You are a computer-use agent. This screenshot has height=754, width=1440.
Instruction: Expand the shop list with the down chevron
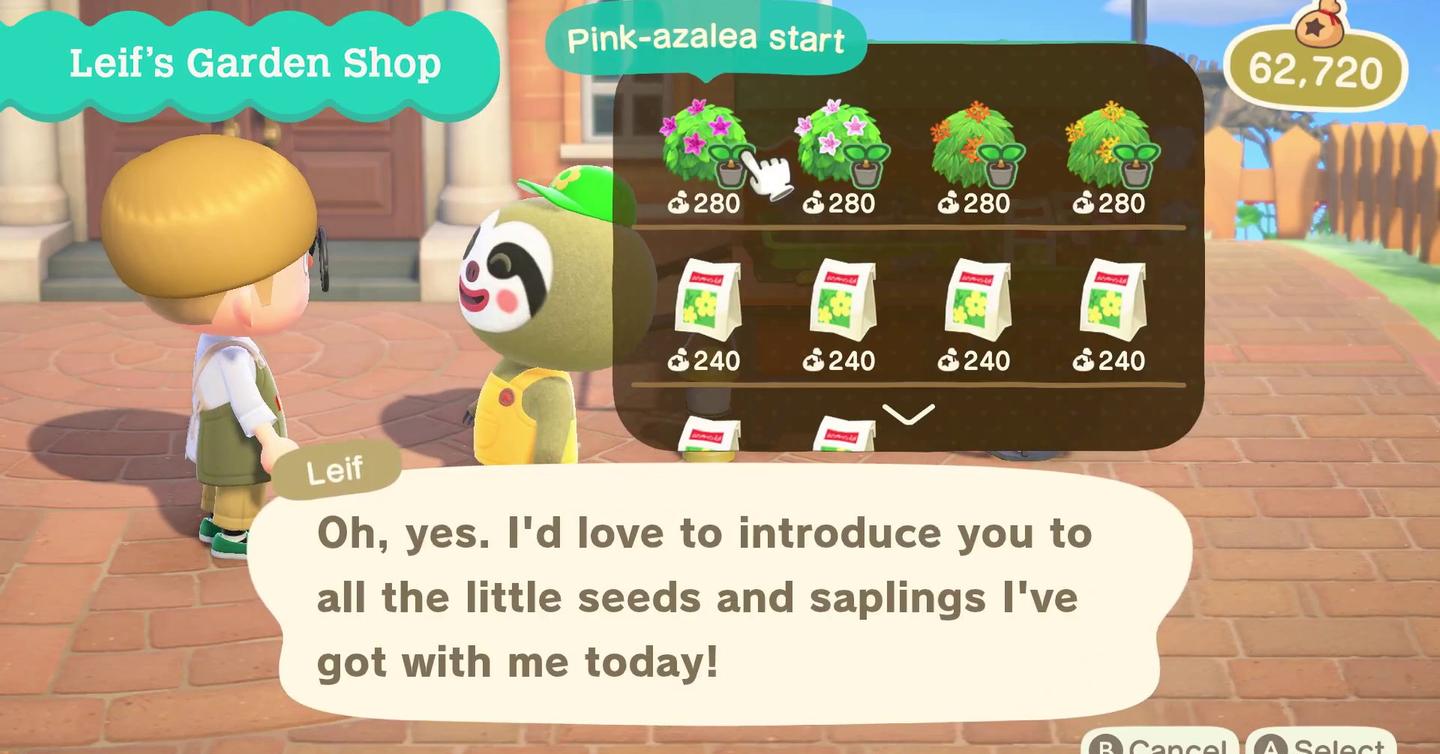908,415
